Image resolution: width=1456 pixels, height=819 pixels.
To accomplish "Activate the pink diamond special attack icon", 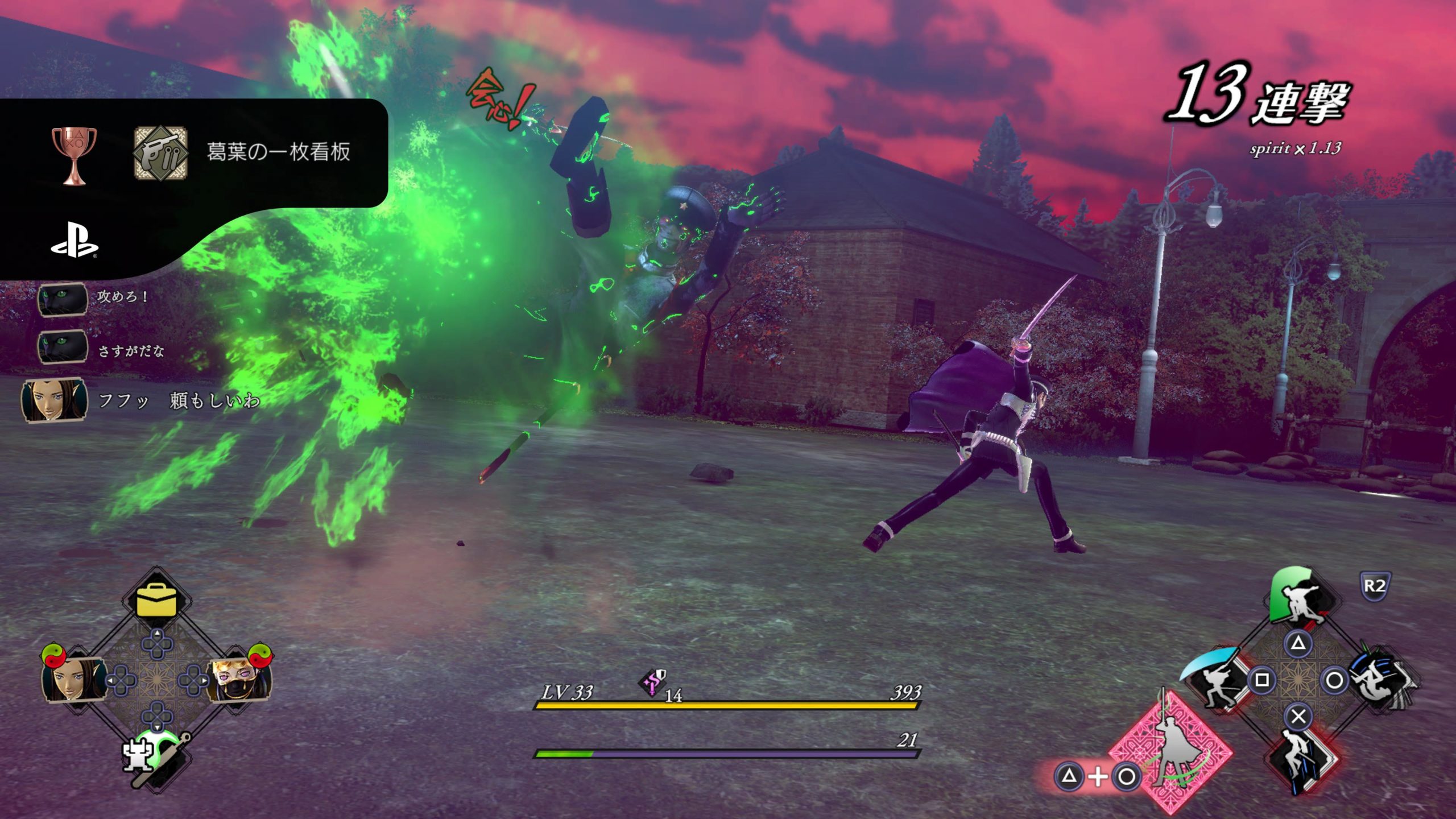I will click(x=1172, y=752).
